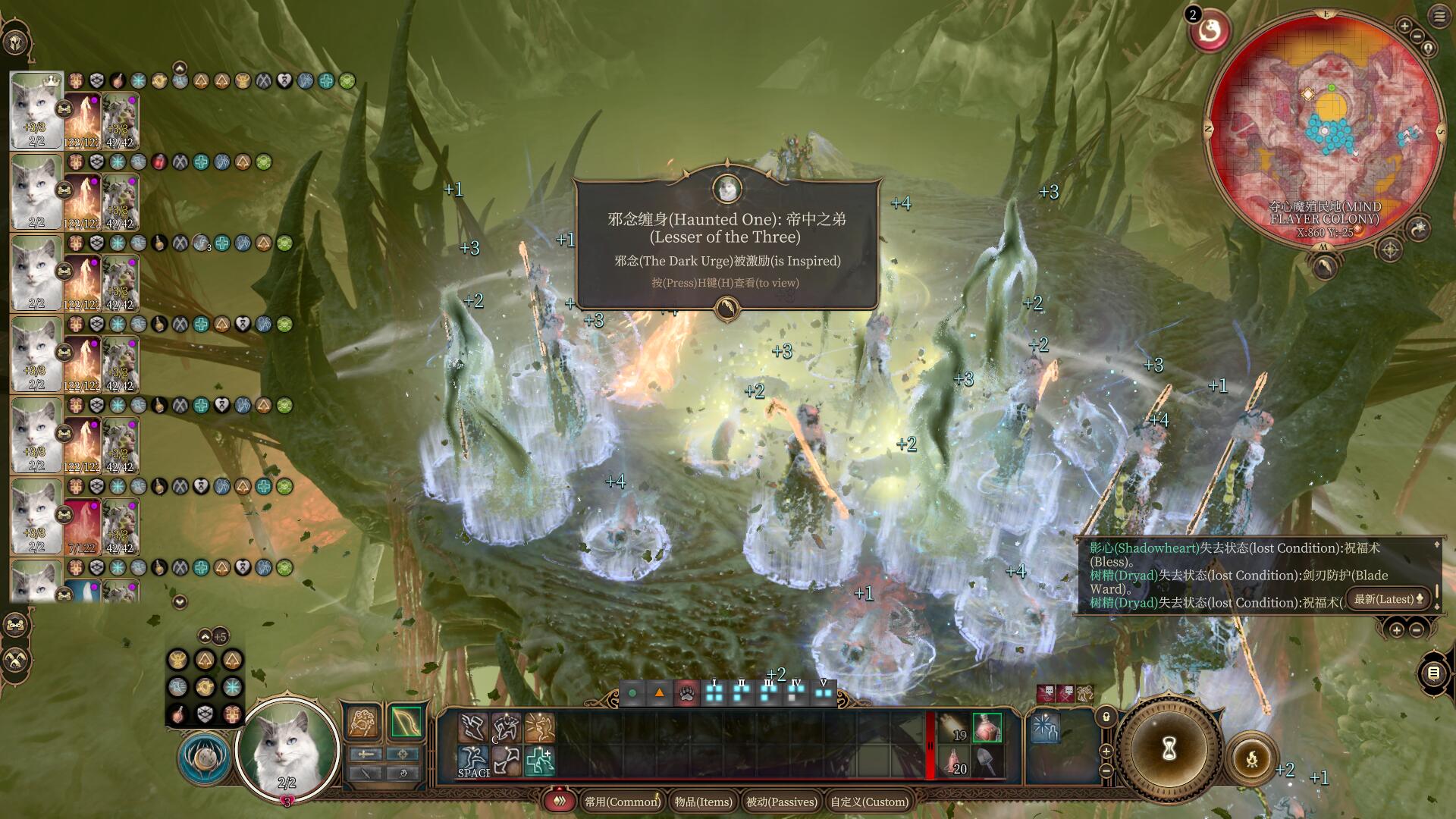Select the red potion flask slot

pyautogui.click(x=987, y=728)
